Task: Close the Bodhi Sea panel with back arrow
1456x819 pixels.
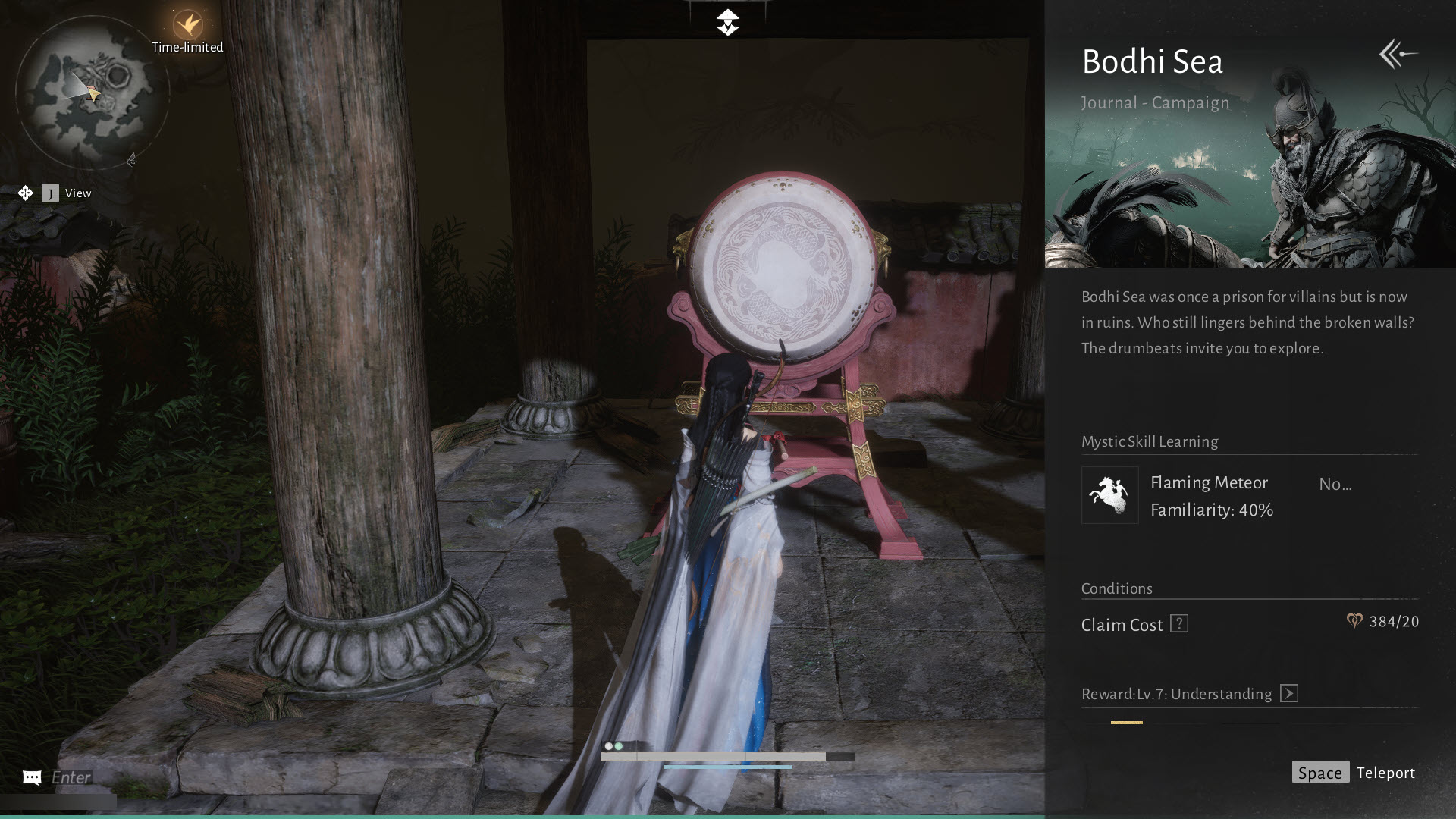Action: coord(1398,55)
